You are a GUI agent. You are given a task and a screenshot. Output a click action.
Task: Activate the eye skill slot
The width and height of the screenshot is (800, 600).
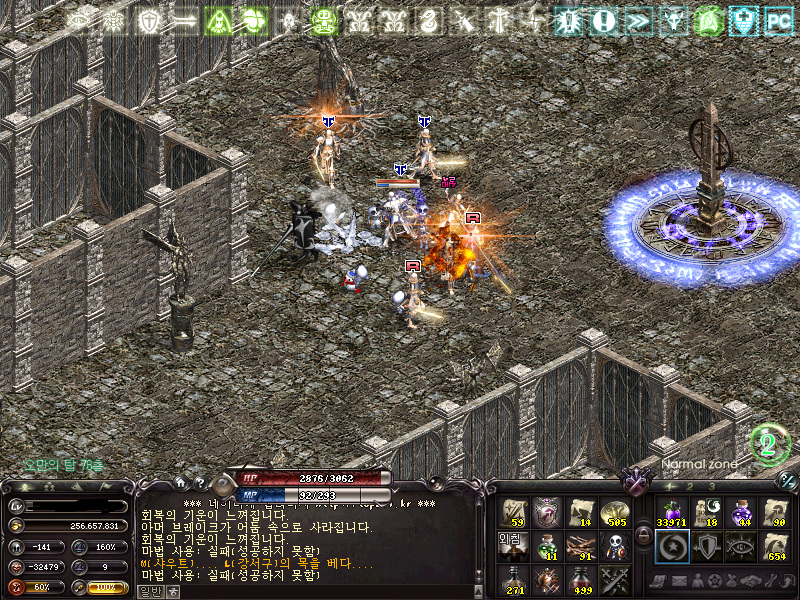click(x=740, y=546)
